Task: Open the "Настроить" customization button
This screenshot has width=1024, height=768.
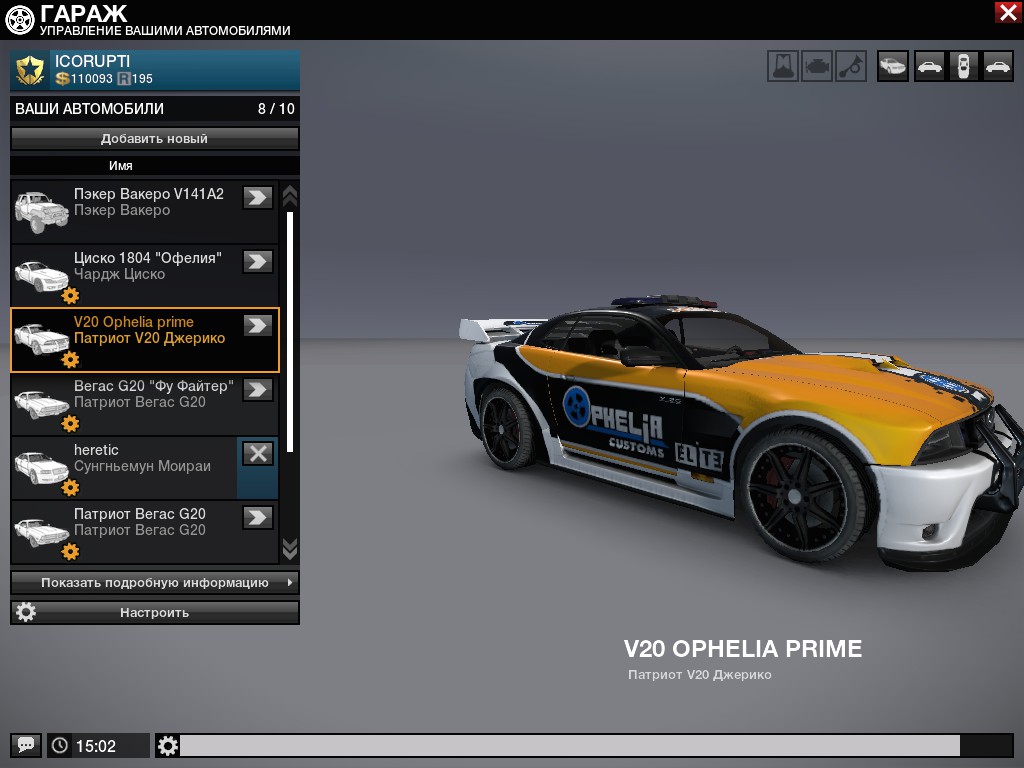Action: (x=155, y=612)
